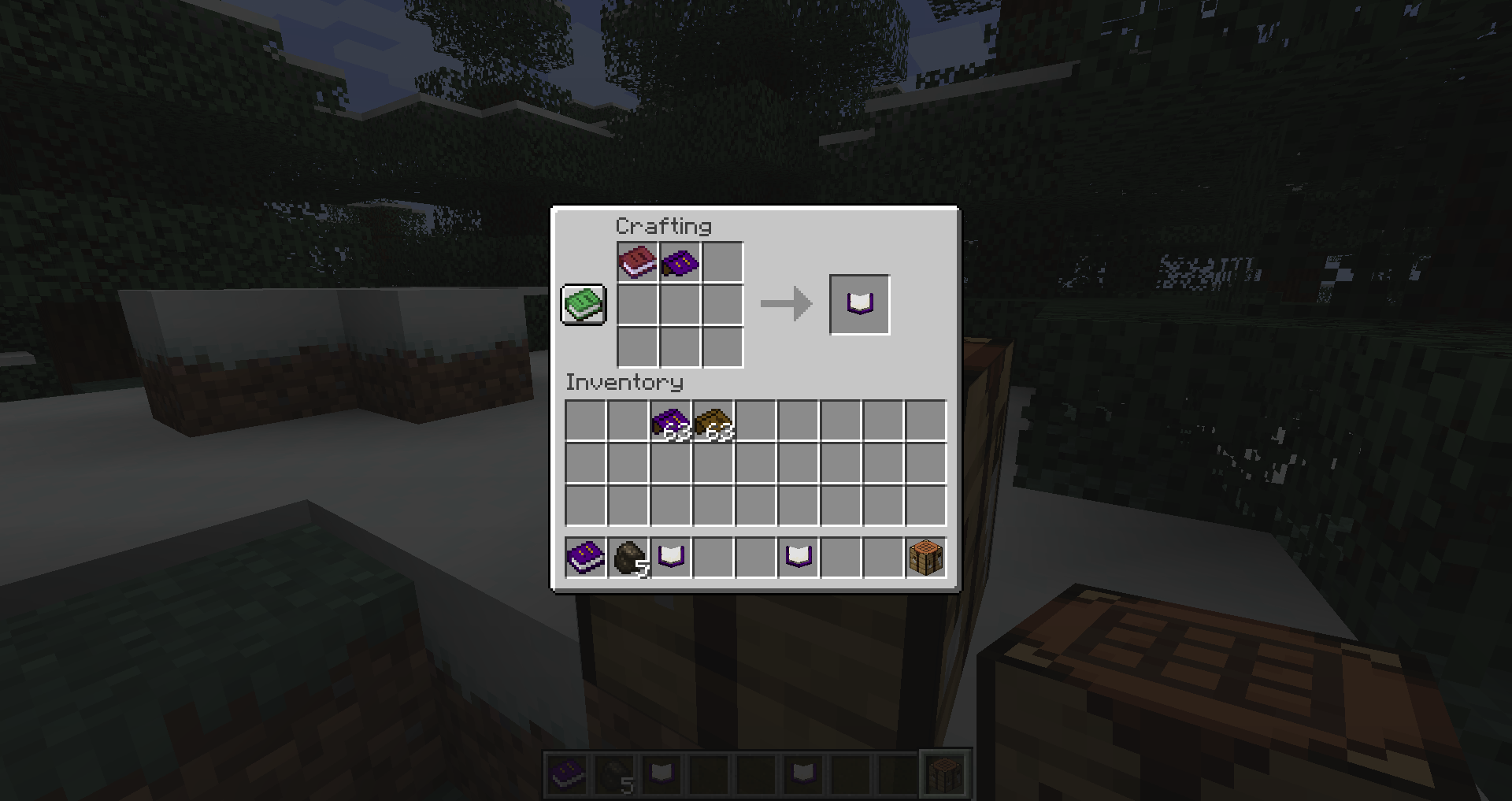Image resolution: width=1512 pixels, height=801 pixels.
Task: Click the Crafting title text
Action: (664, 227)
